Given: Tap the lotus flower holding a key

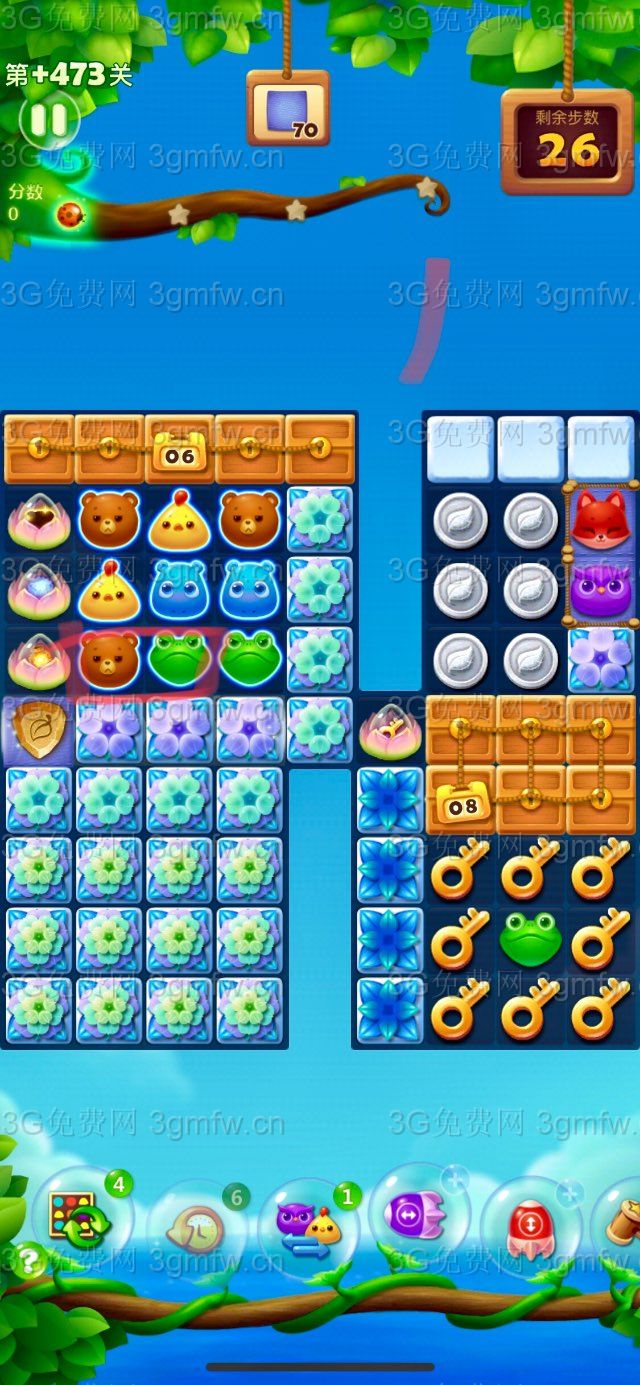Looking at the screenshot, I should click(x=389, y=730).
